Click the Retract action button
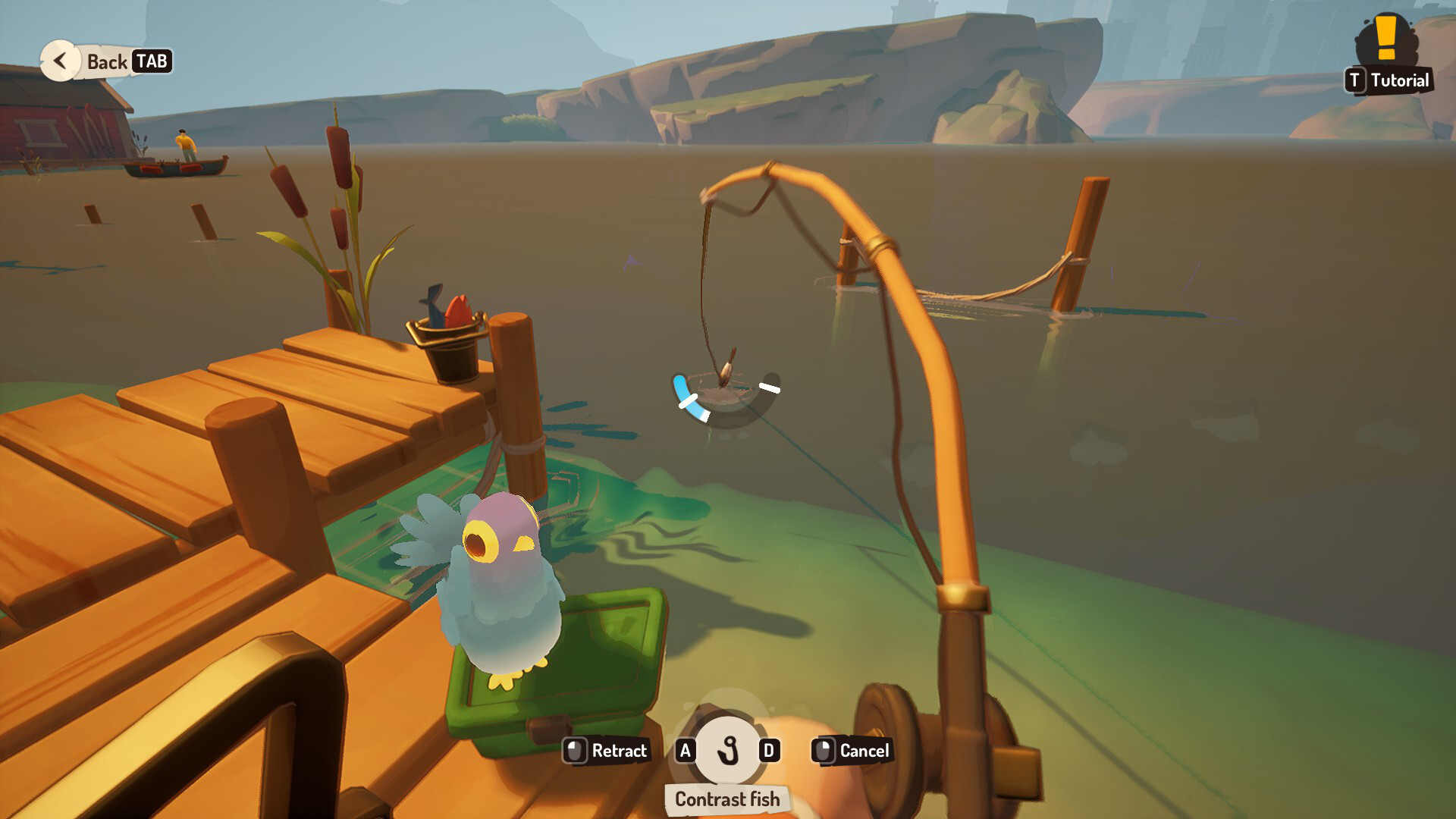The image size is (1456, 819). [x=606, y=751]
